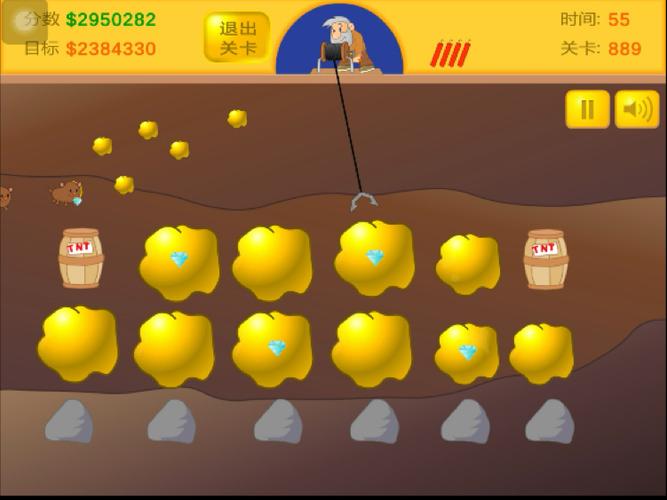Screen dimensions: 667x500
Task: Click the 退出关卡 exit level button
Action: pos(237,37)
